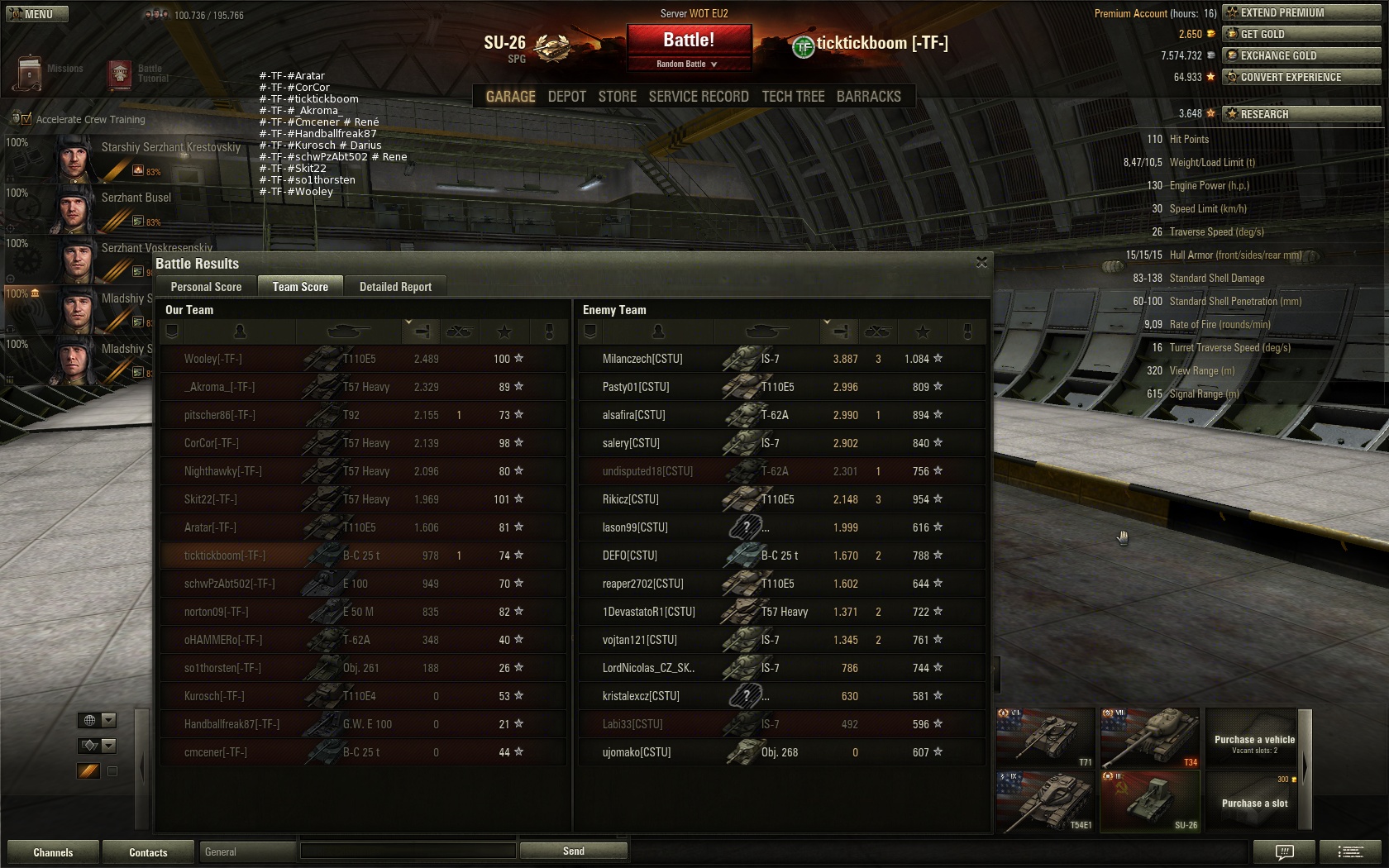The width and height of the screenshot is (1389, 868).
Task: Click CONVERT EXPERIENCE
Action: click(1301, 77)
